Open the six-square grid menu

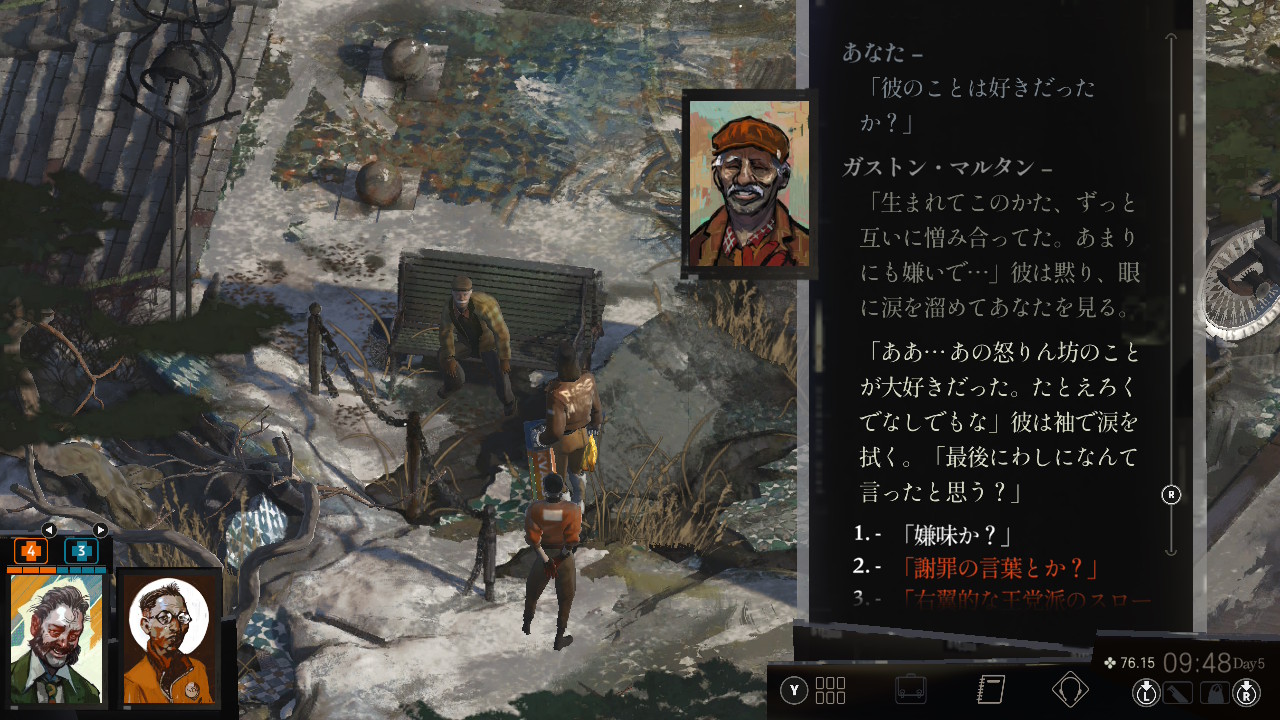point(830,690)
